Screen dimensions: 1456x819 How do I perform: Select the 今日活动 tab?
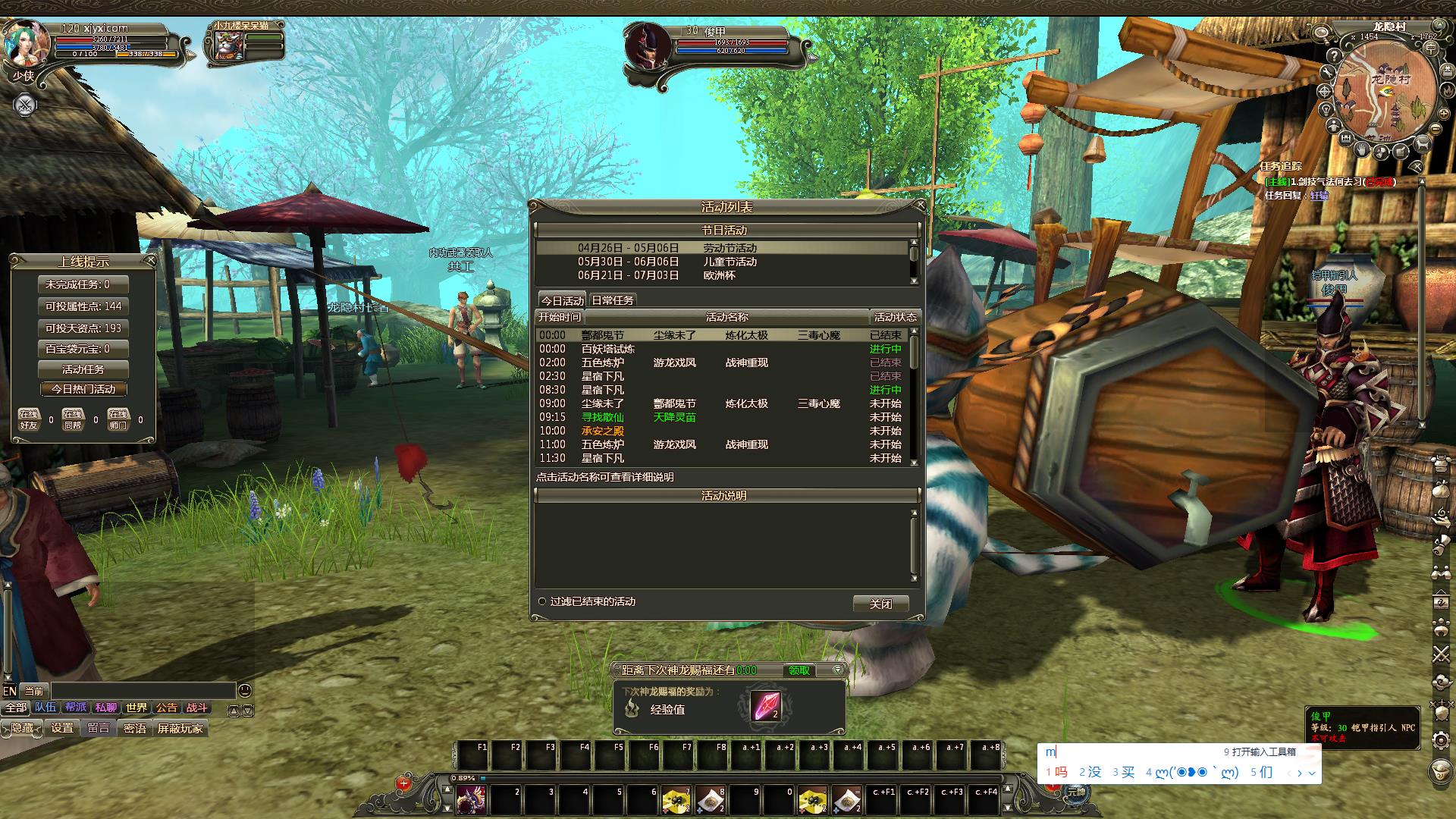[x=562, y=300]
